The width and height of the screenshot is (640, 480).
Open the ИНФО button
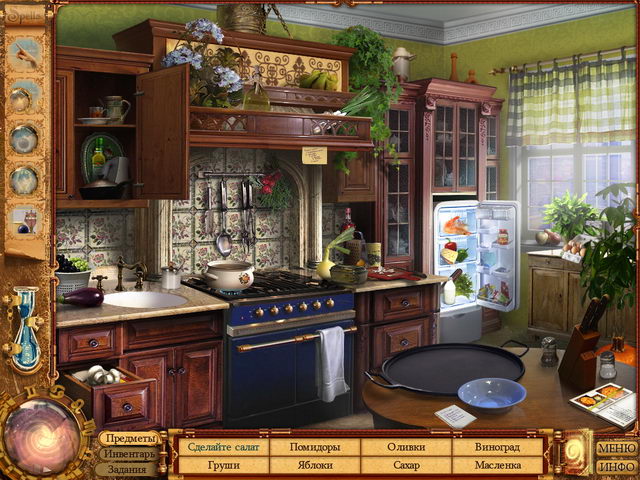(616, 464)
